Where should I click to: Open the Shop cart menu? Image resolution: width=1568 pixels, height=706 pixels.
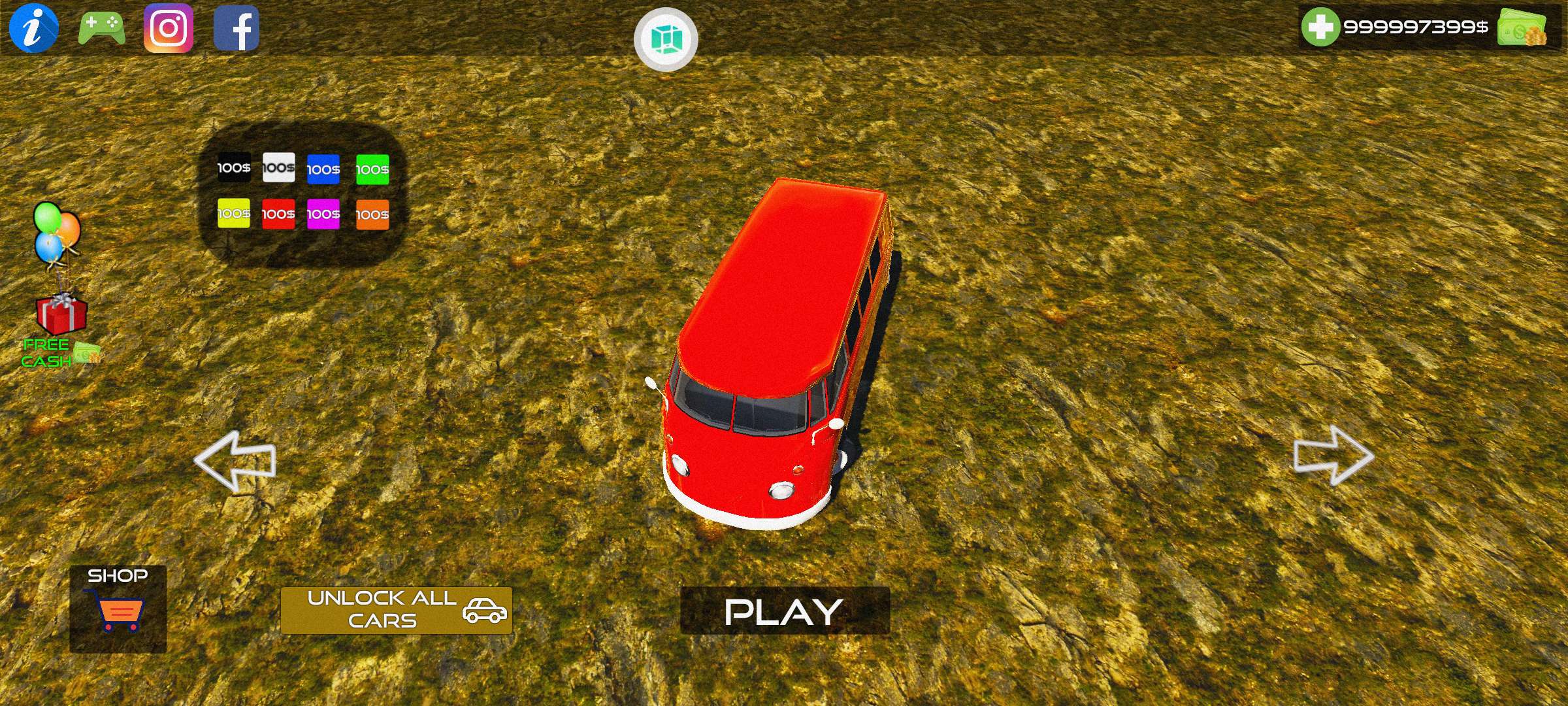pos(118,608)
